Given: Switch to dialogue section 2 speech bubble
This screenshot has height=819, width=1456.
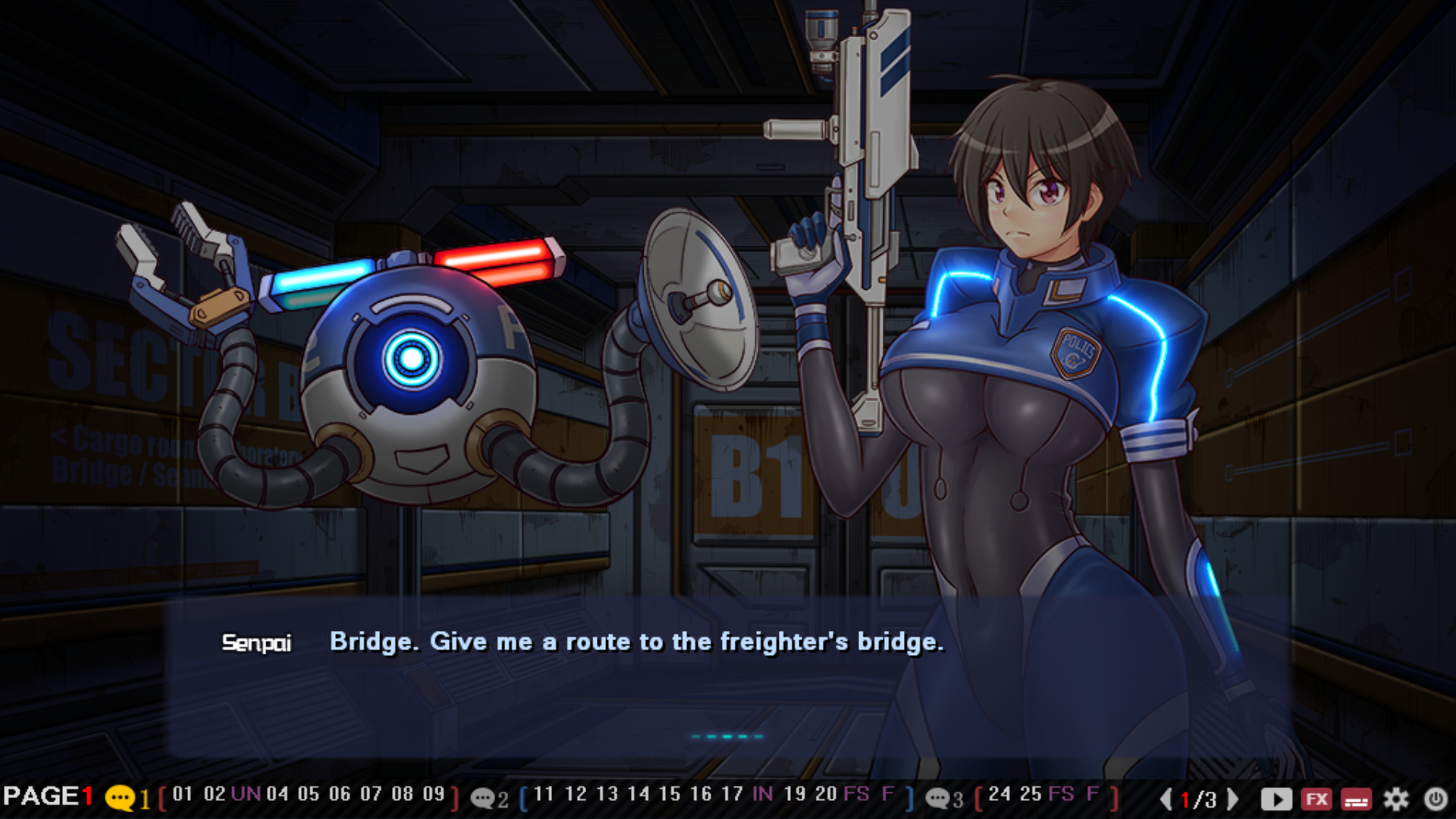Looking at the screenshot, I should click(483, 798).
